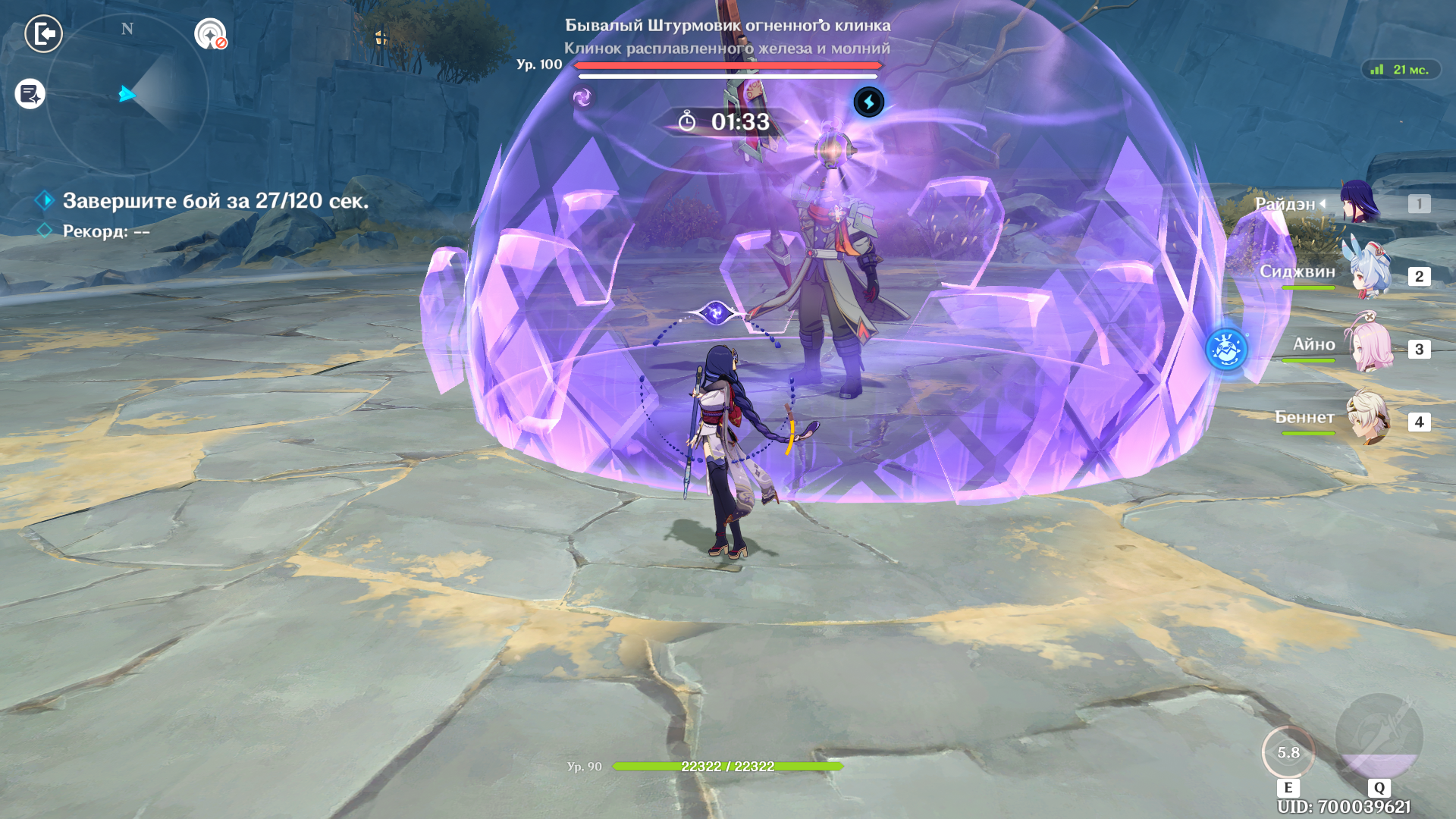This screenshot has width=1456, height=819.
Task: Switch to party member Беннет
Action: coord(1369,418)
